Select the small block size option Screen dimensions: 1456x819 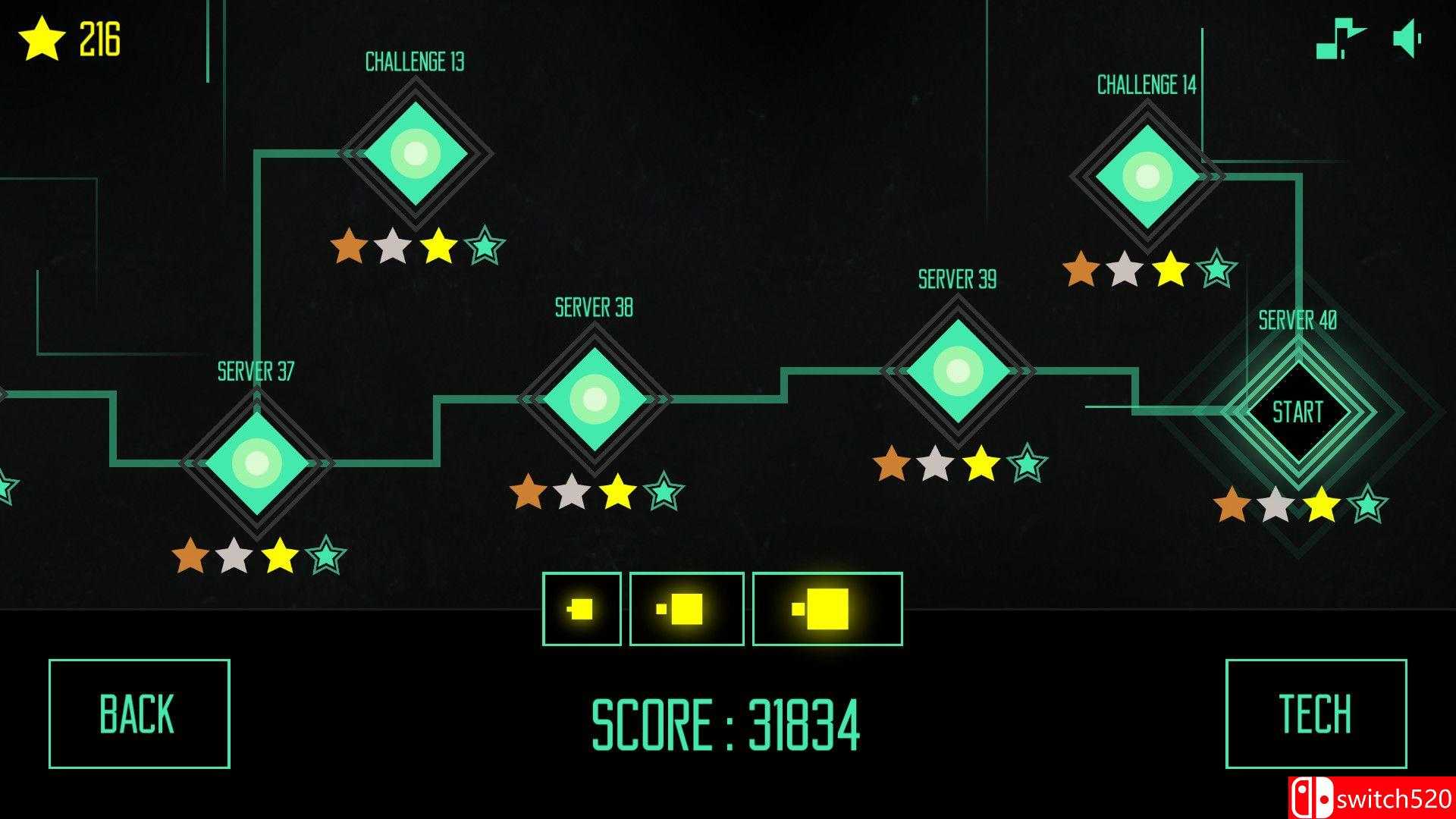[582, 608]
